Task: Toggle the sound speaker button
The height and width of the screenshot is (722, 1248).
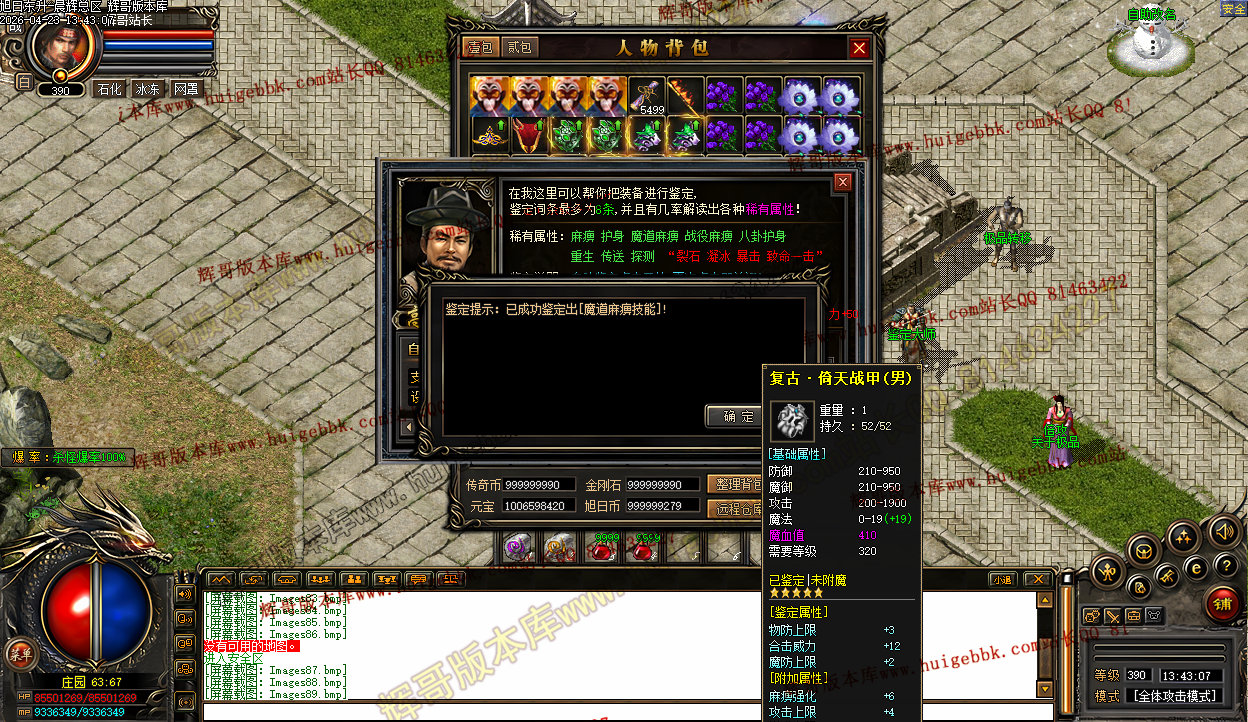Action: [1222, 529]
